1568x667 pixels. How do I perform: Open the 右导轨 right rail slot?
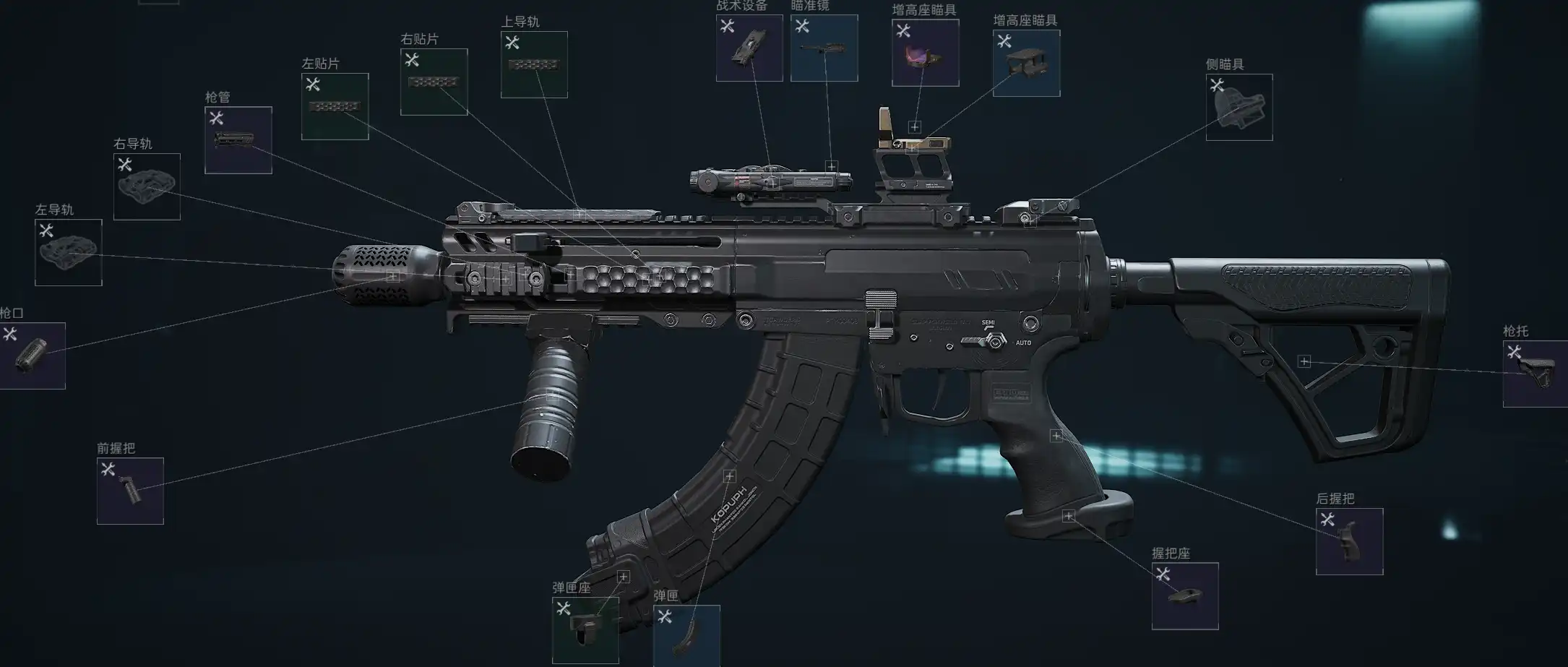click(x=147, y=186)
